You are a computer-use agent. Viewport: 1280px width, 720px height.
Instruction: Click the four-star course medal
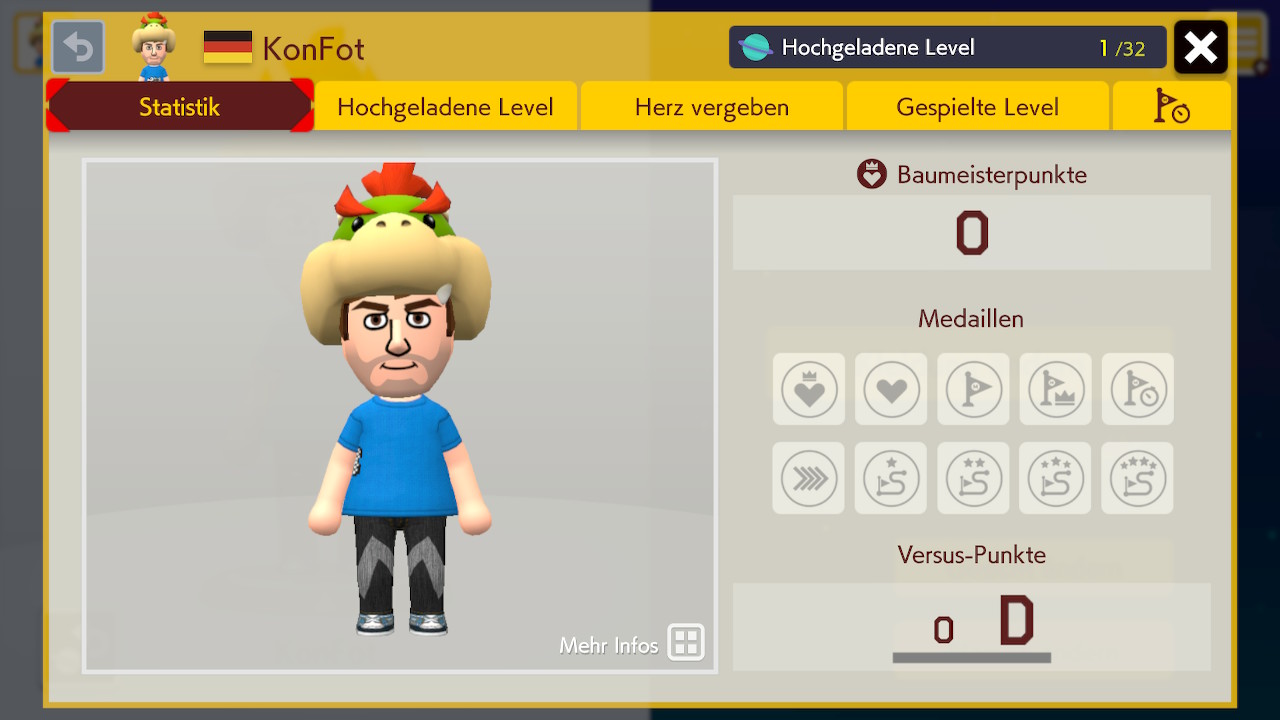click(1137, 479)
